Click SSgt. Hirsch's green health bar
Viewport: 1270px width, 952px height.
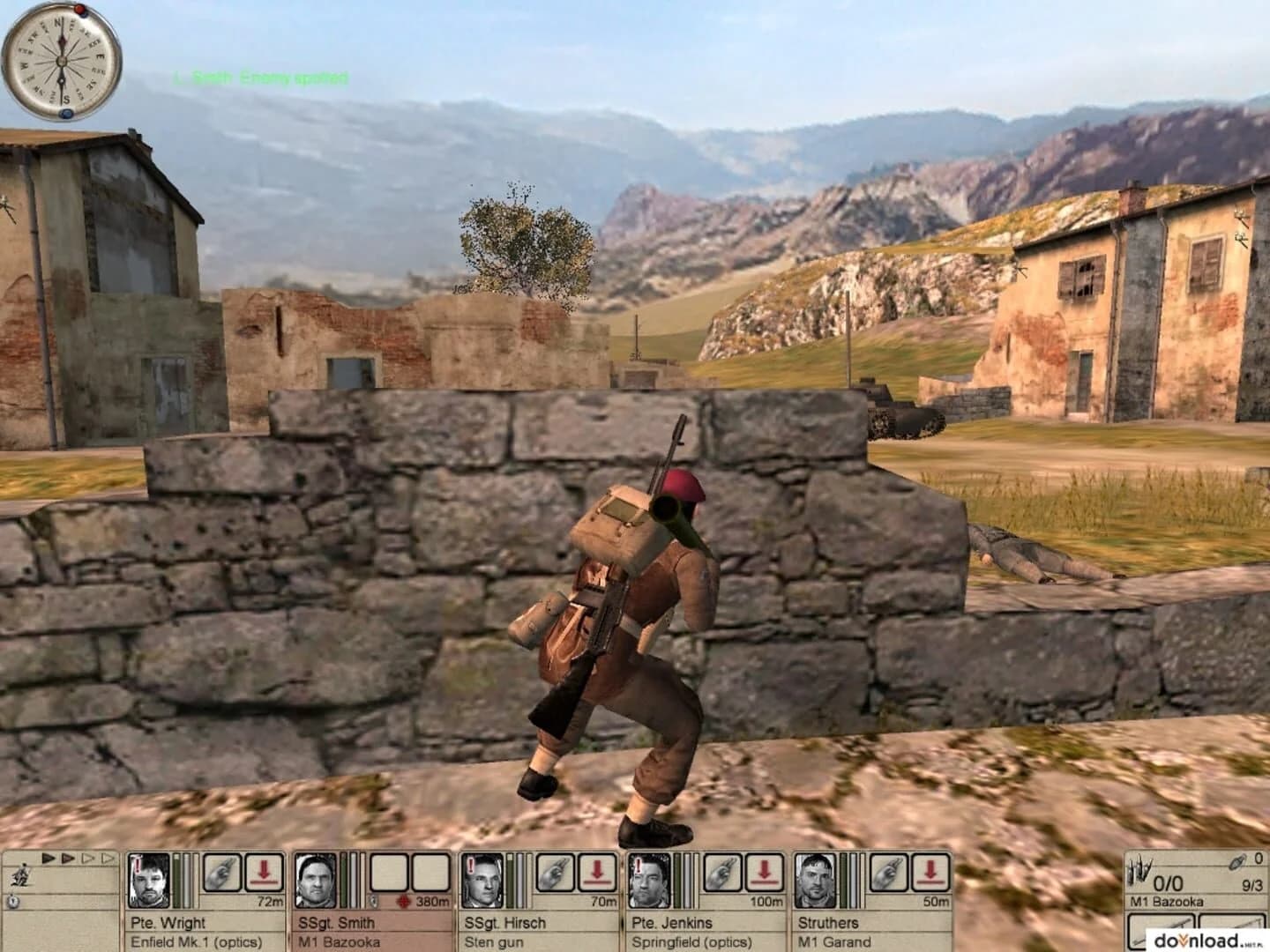512,881
